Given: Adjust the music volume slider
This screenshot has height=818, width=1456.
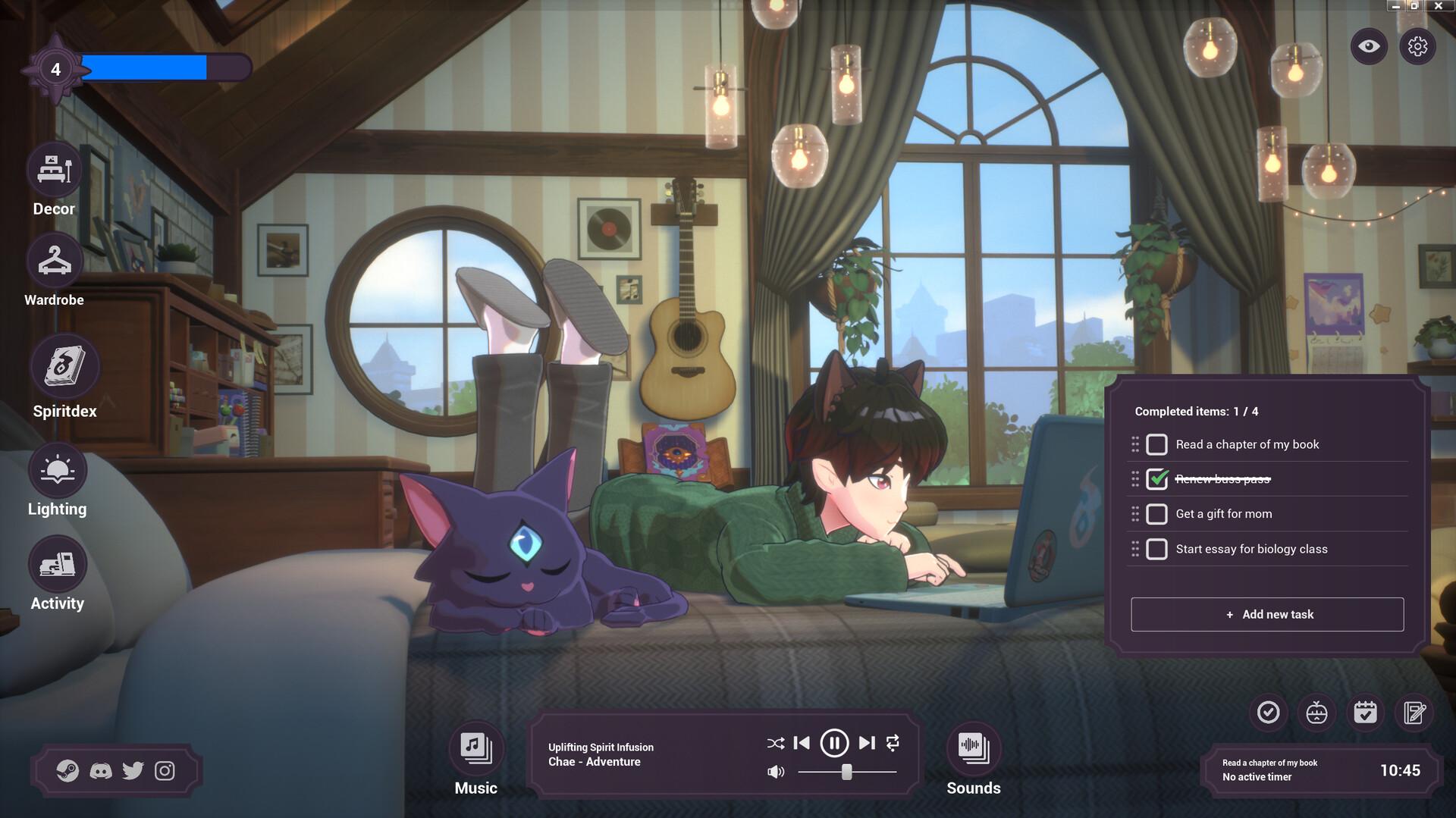Looking at the screenshot, I should click(x=846, y=773).
